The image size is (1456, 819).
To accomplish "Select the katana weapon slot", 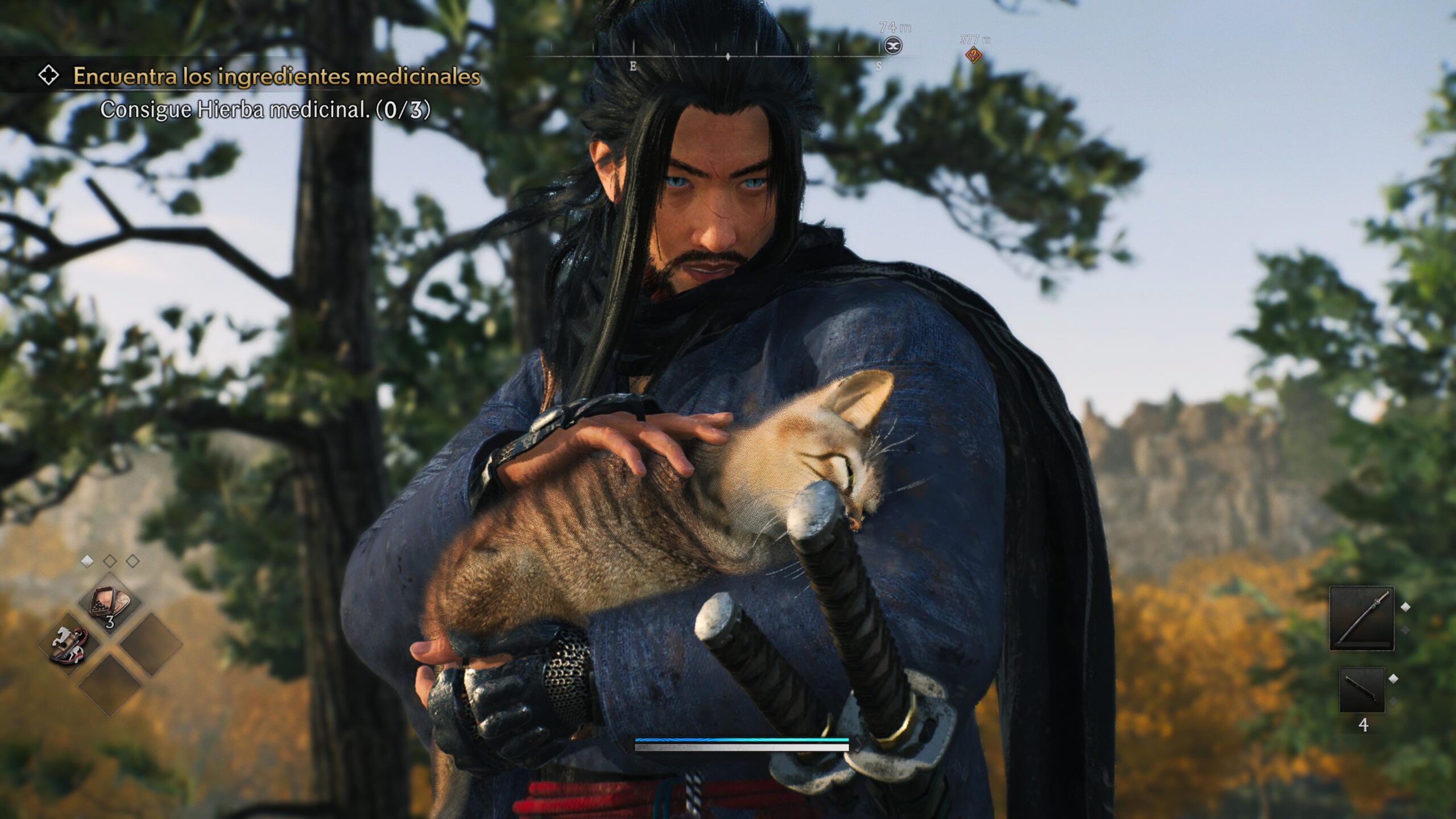I will 1362,618.
